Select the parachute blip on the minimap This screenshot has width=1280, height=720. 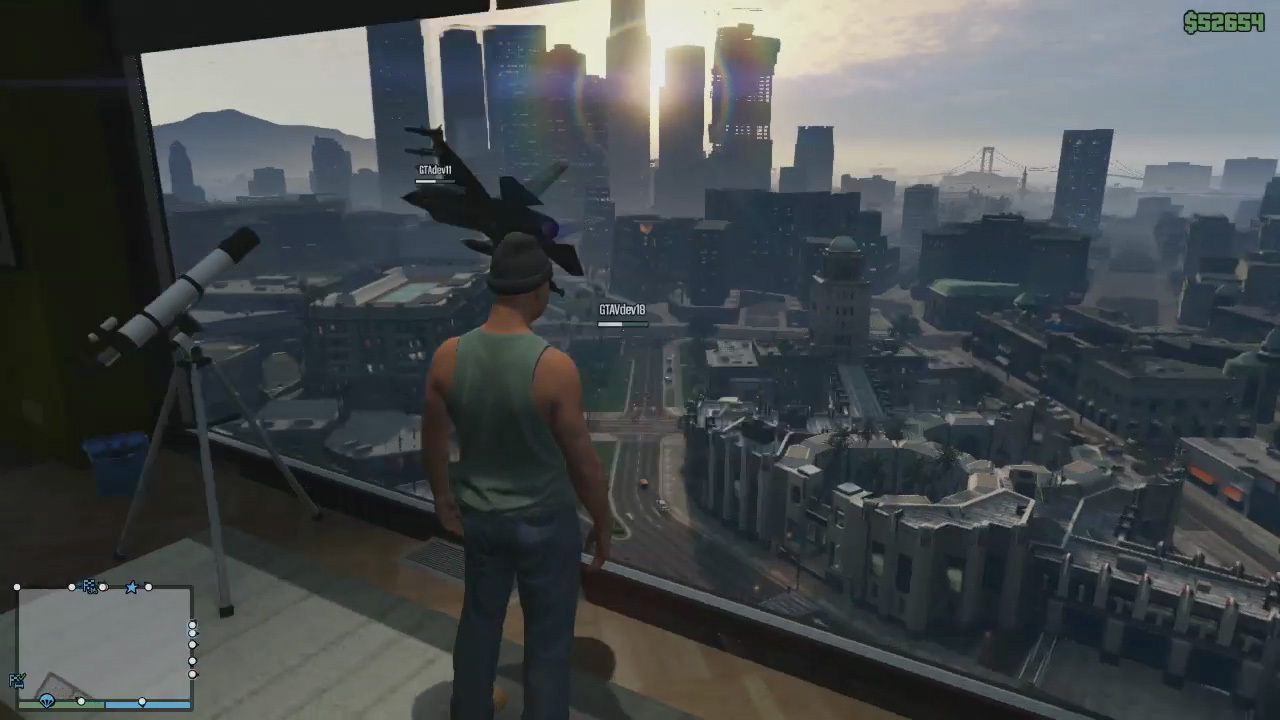coord(47,702)
